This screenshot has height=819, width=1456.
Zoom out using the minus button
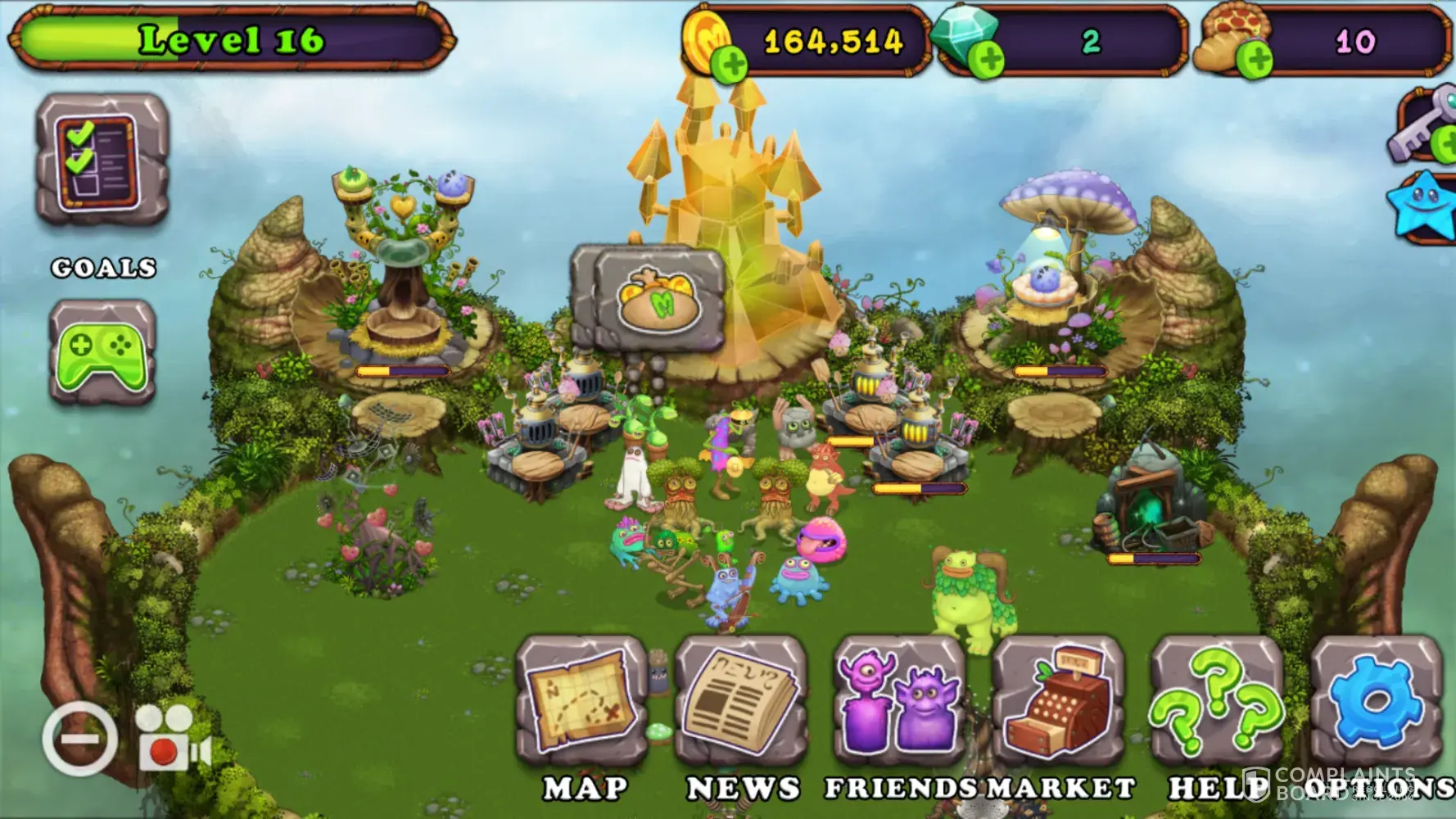[79, 739]
